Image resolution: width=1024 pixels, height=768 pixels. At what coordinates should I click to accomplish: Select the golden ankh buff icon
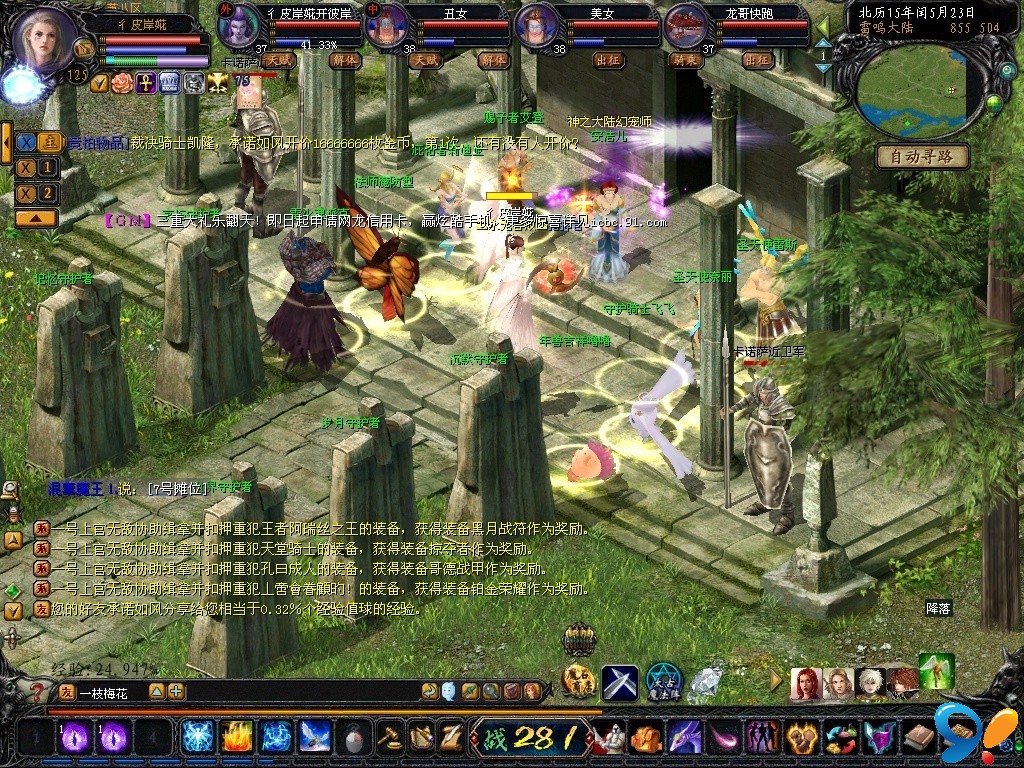coord(145,83)
